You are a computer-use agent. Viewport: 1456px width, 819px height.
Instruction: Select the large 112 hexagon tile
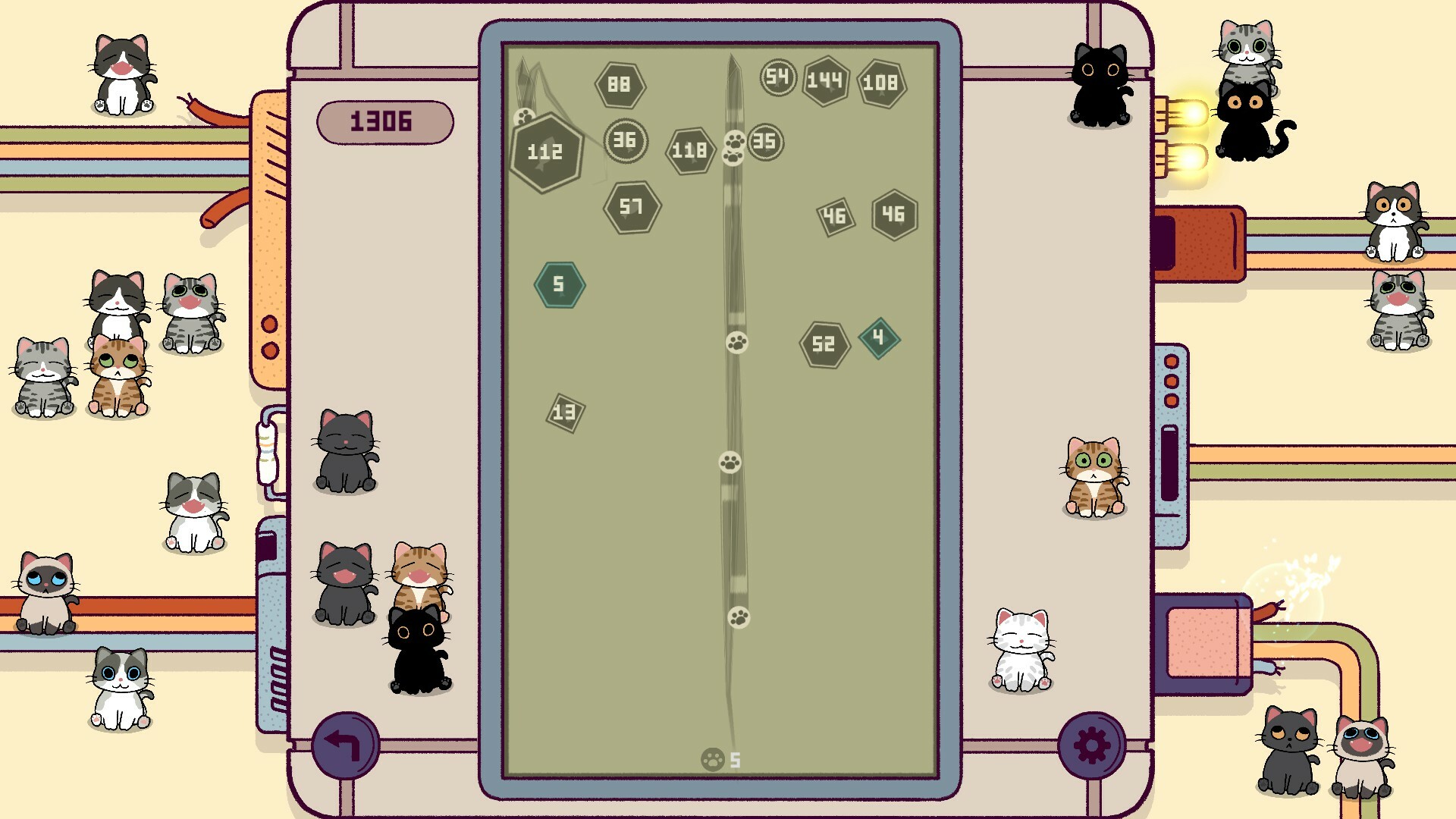point(544,152)
